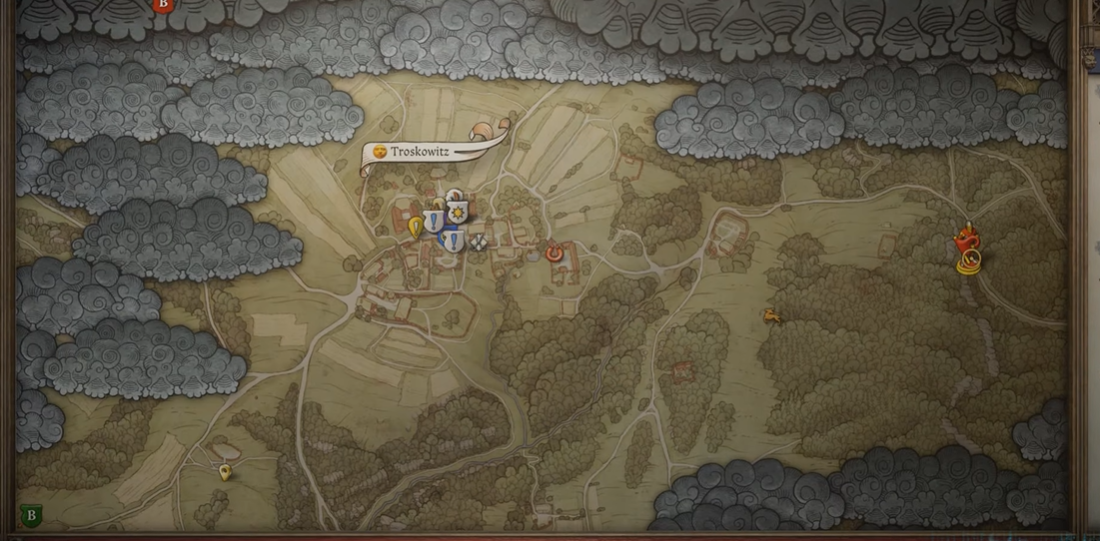The image size is (1100, 541).
Task: Click the crossed tools marker in Troskowitz
Action: (x=478, y=241)
